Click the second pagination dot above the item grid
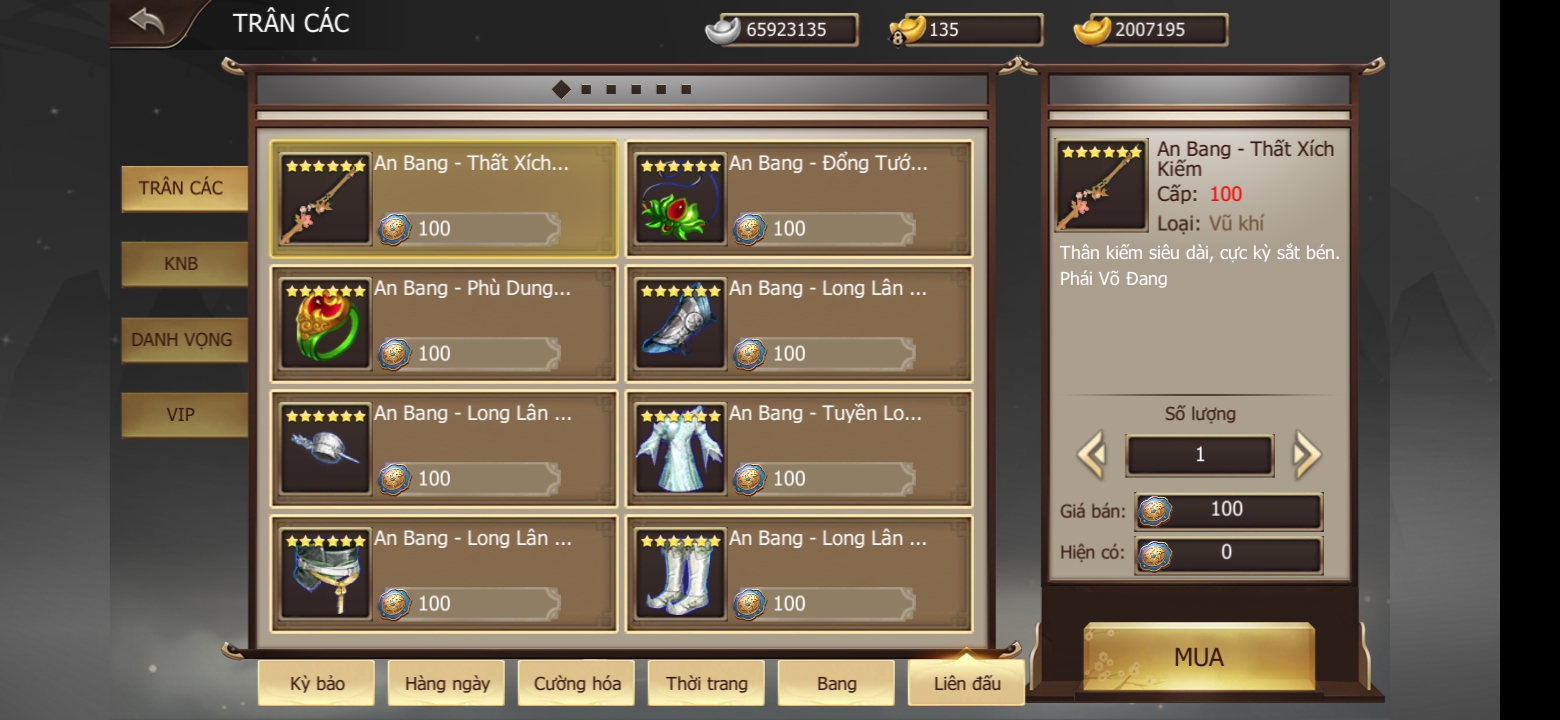The image size is (1560, 720). 585,87
